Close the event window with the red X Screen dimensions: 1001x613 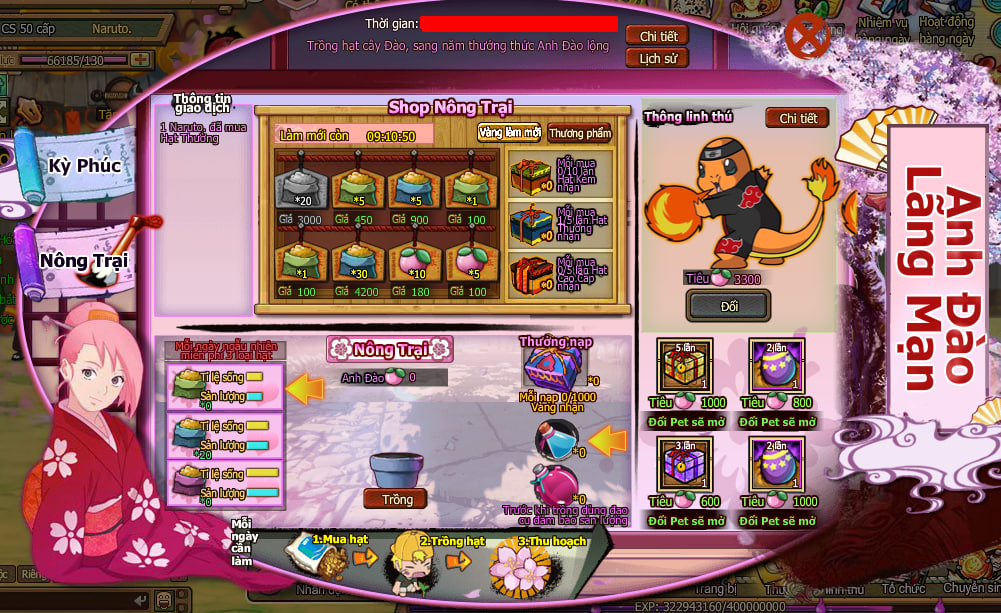point(804,37)
